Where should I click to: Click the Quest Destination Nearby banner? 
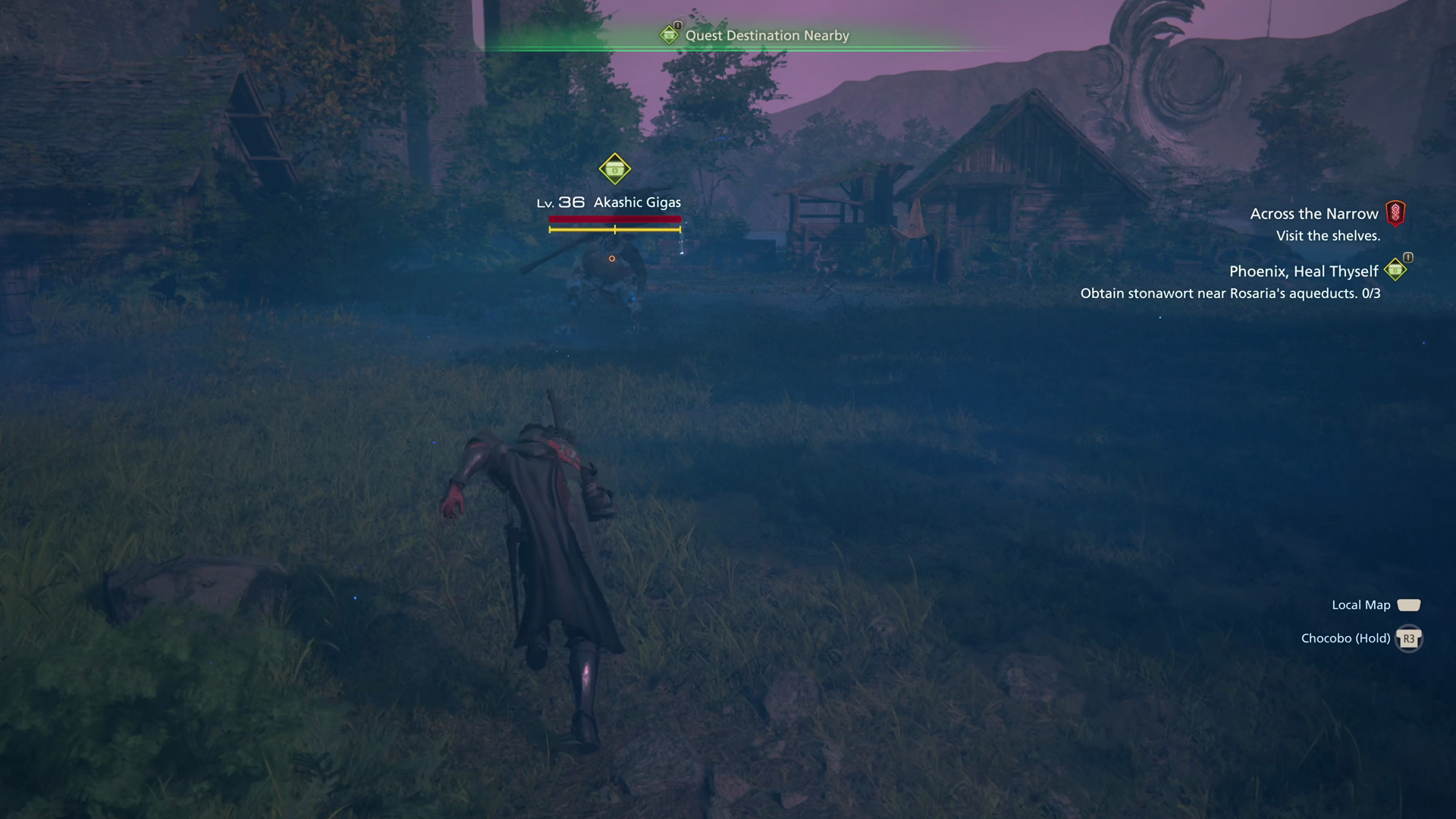pyautogui.click(x=766, y=36)
